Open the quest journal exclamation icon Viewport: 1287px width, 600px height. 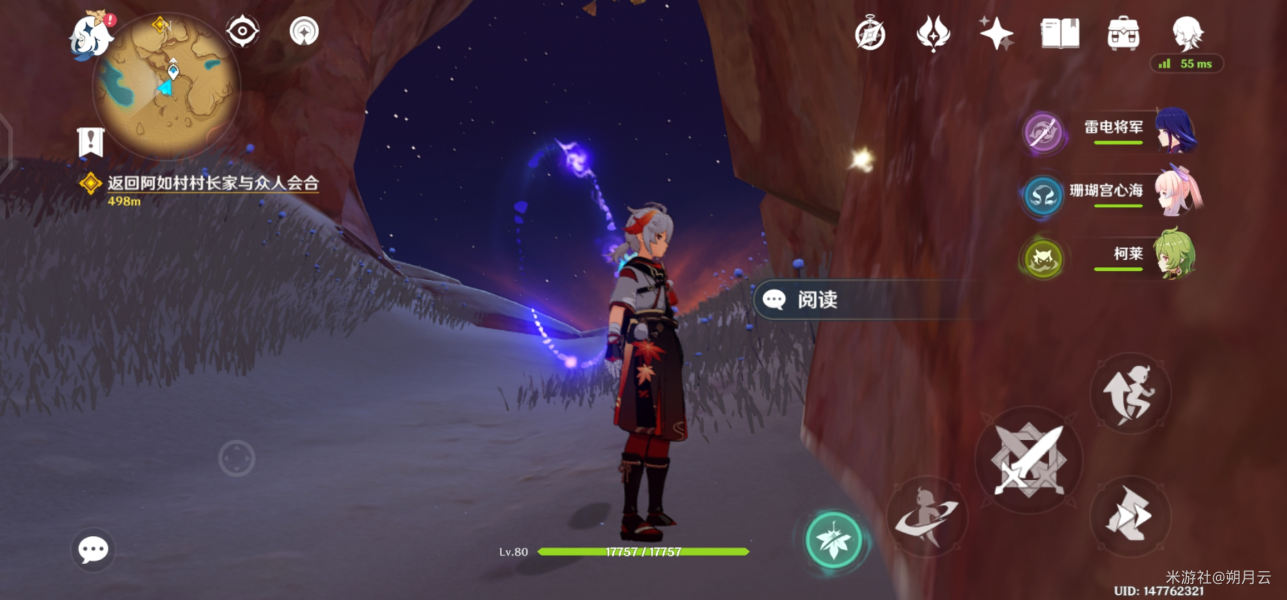click(x=90, y=142)
